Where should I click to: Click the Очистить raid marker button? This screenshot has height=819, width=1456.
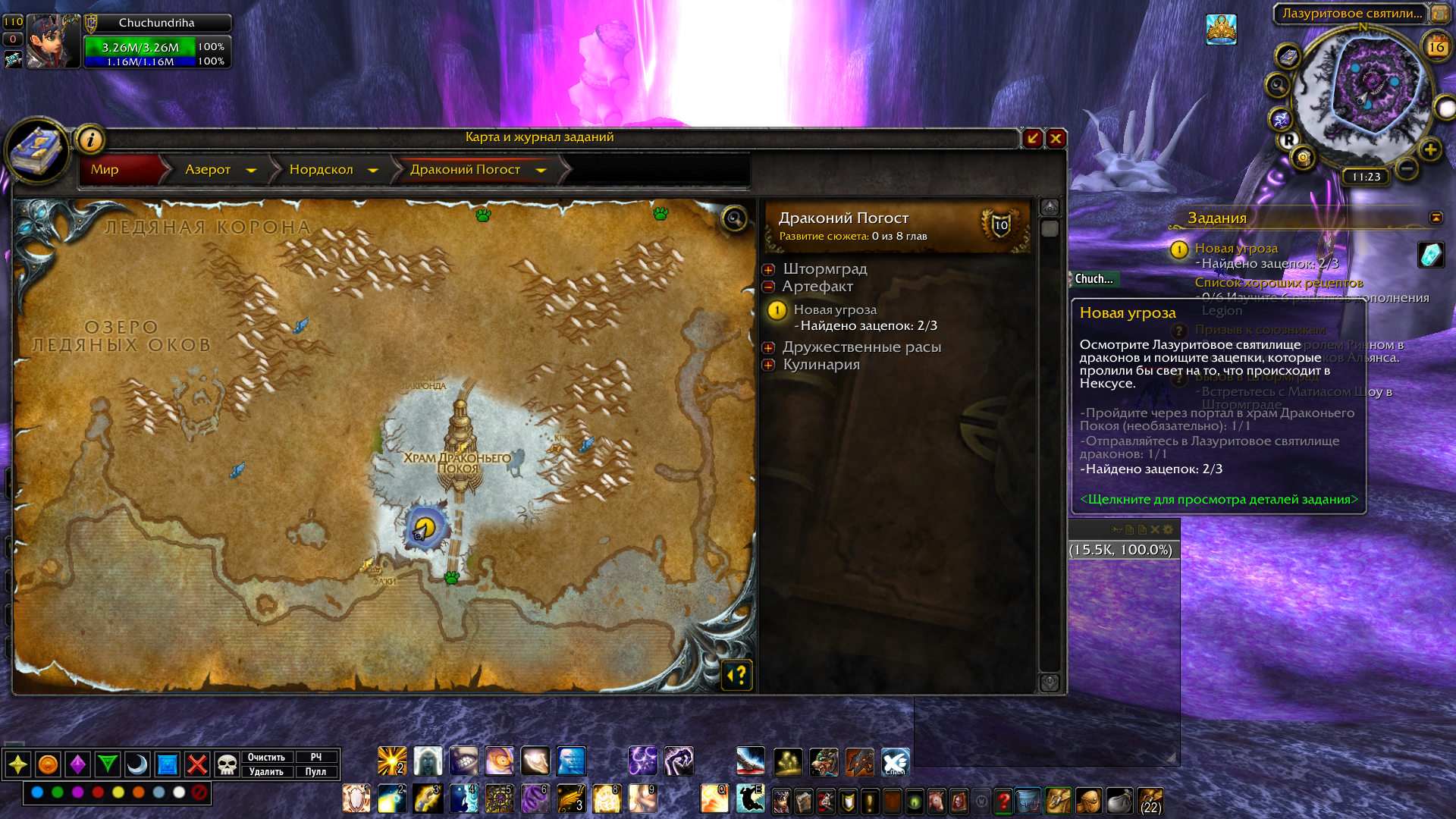click(x=266, y=757)
